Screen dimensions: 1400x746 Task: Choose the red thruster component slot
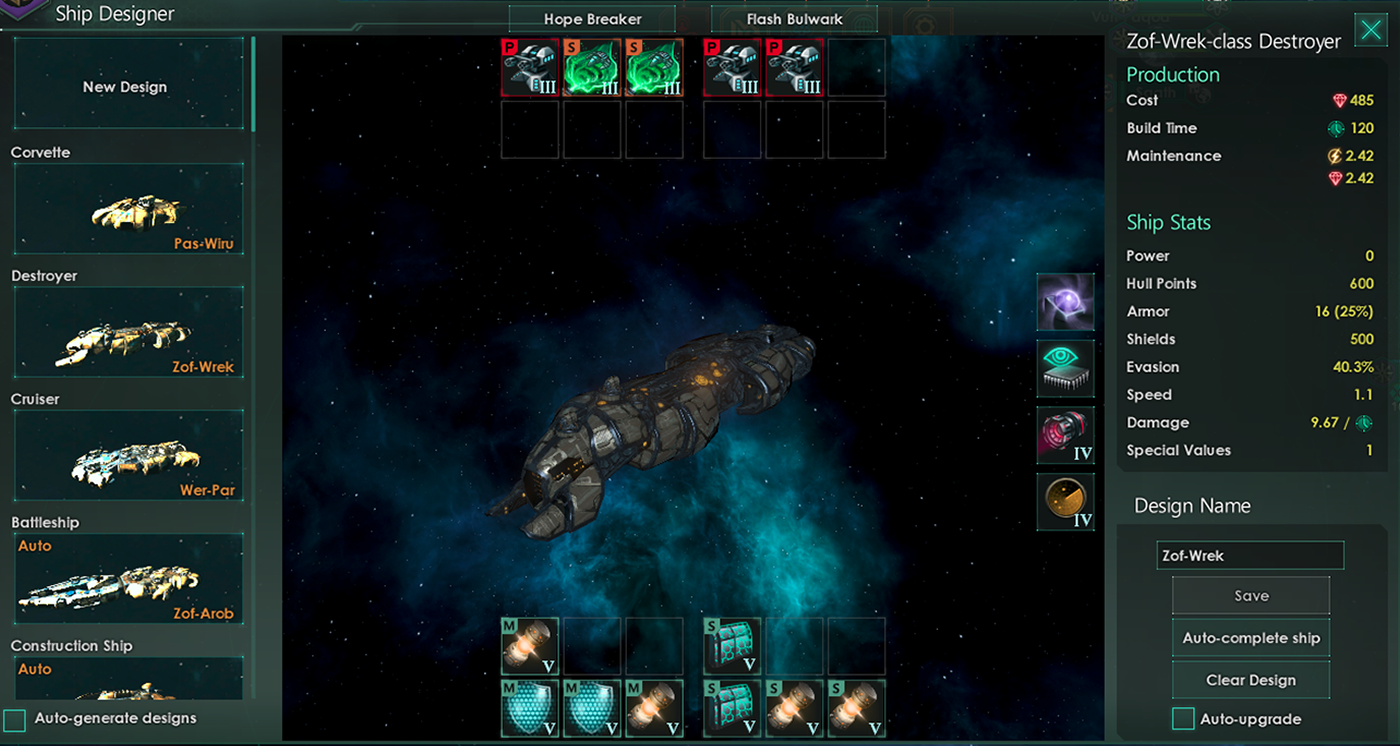[x=1065, y=435]
